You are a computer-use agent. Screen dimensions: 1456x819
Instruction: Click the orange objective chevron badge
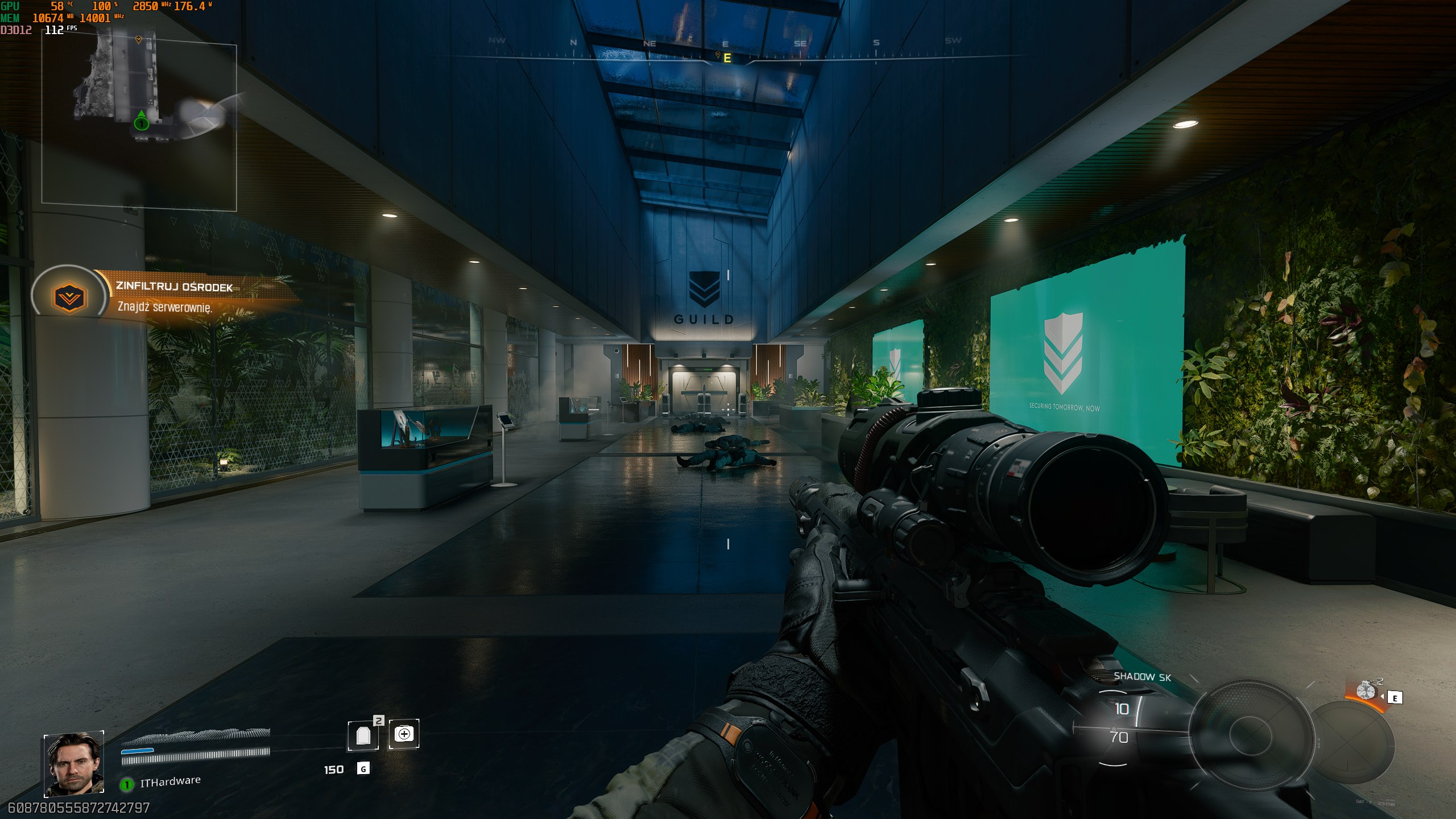click(69, 297)
